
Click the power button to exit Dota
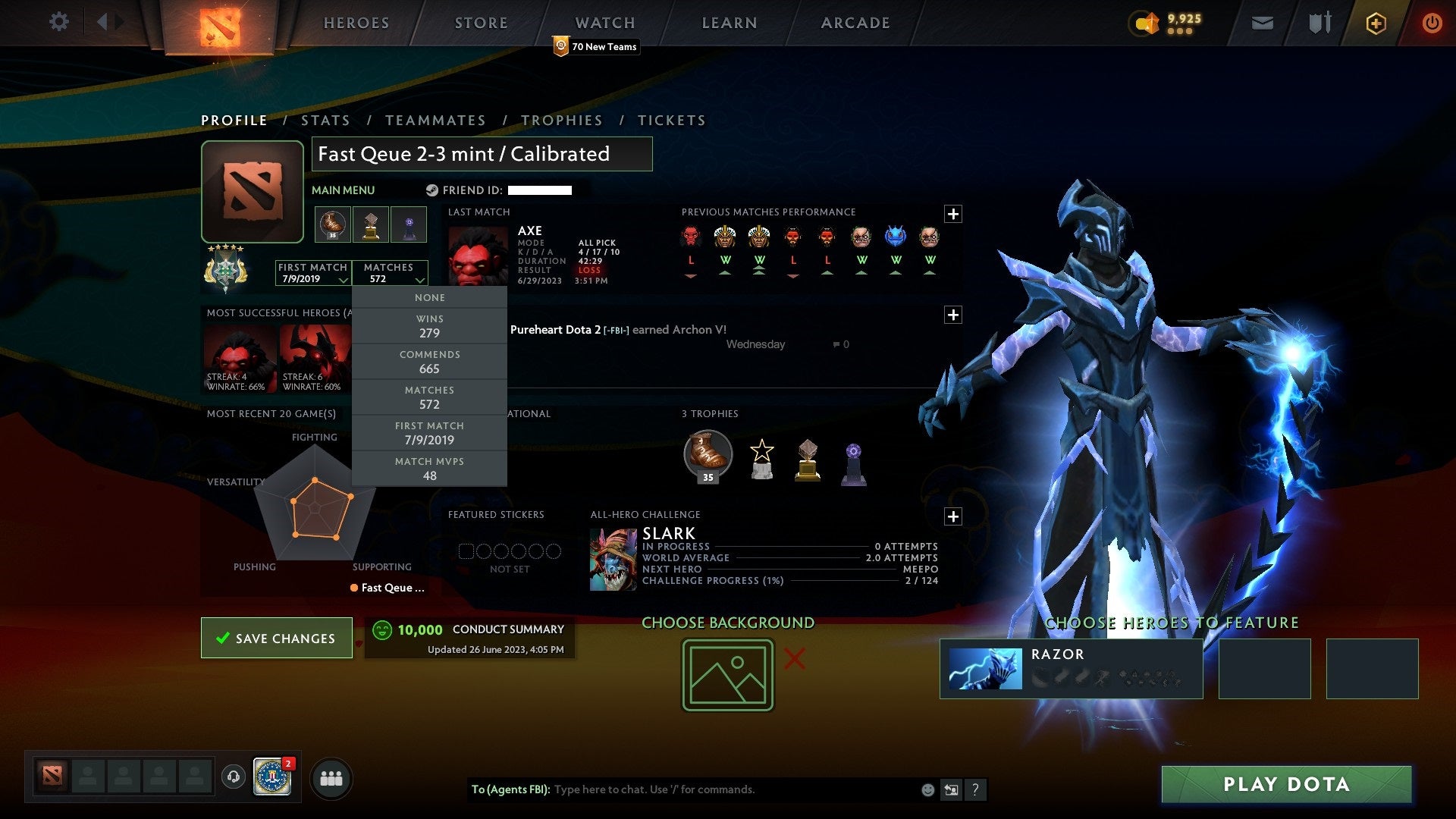(1432, 23)
